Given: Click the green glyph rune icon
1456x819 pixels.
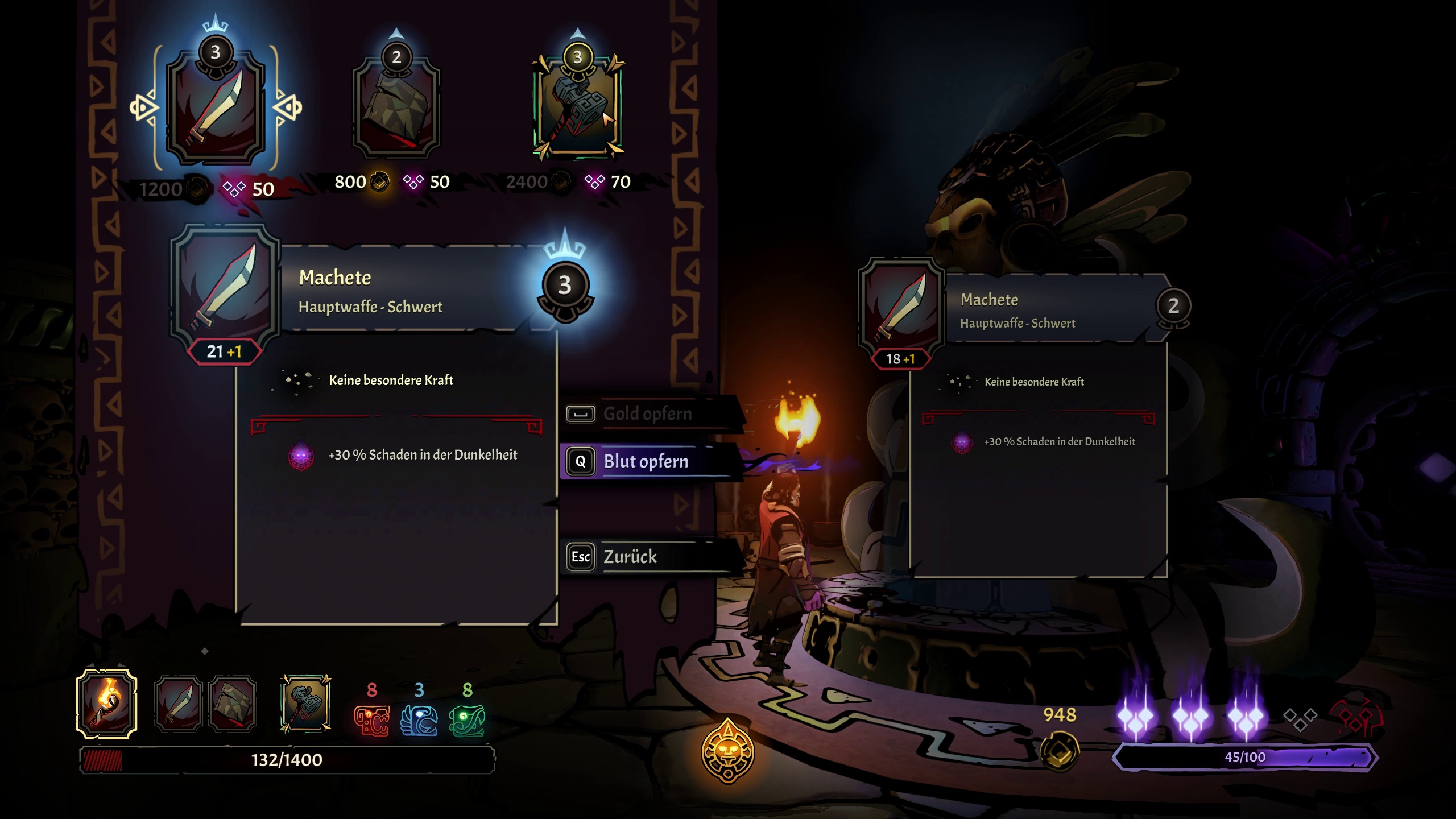Looking at the screenshot, I should pos(467,720).
